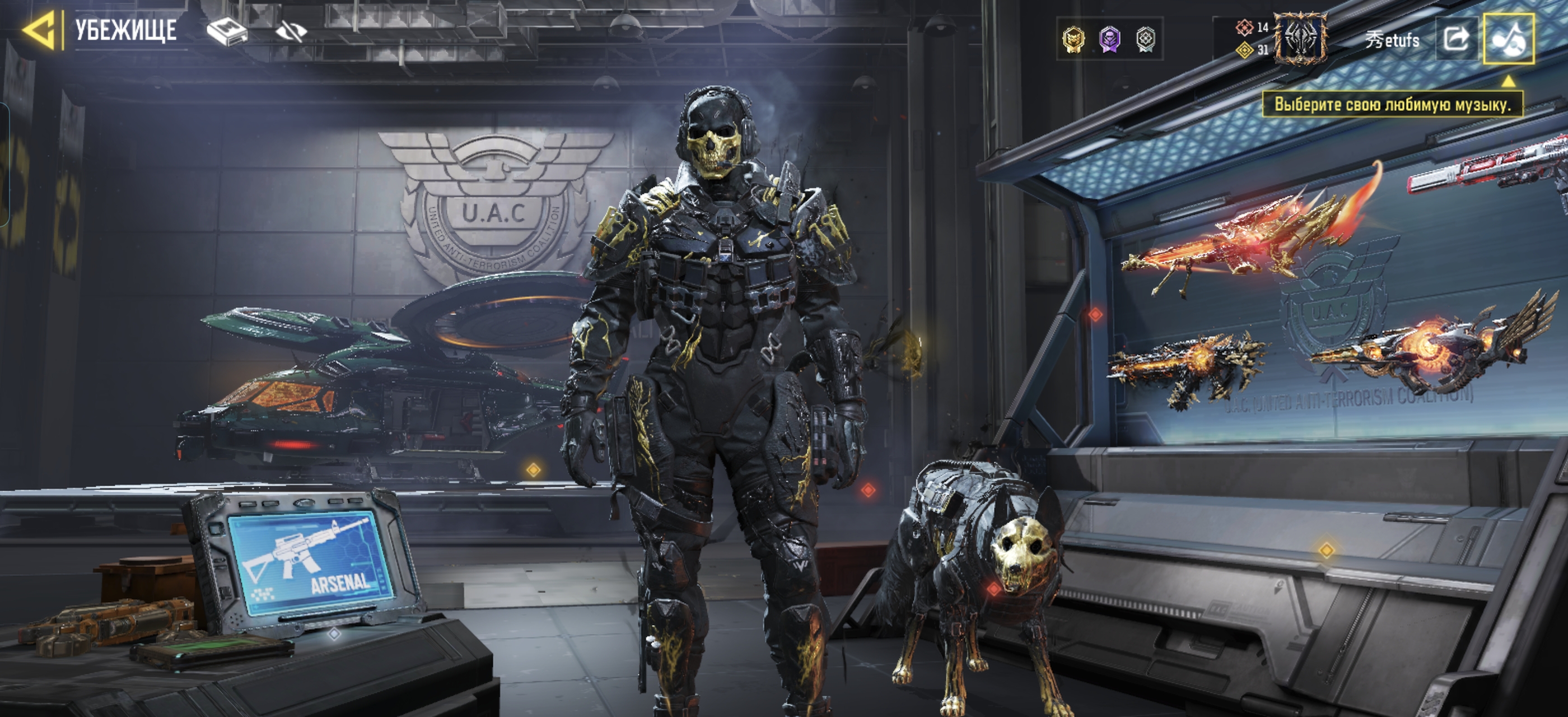The height and width of the screenshot is (717, 1568).
Task: Go back using the yellow arrow
Action: pyautogui.click(x=40, y=30)
